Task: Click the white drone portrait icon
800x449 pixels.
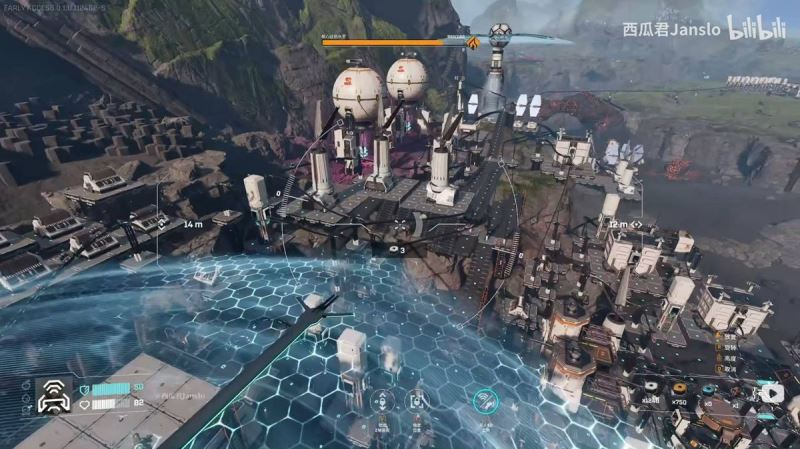Action: pos(53,397)
